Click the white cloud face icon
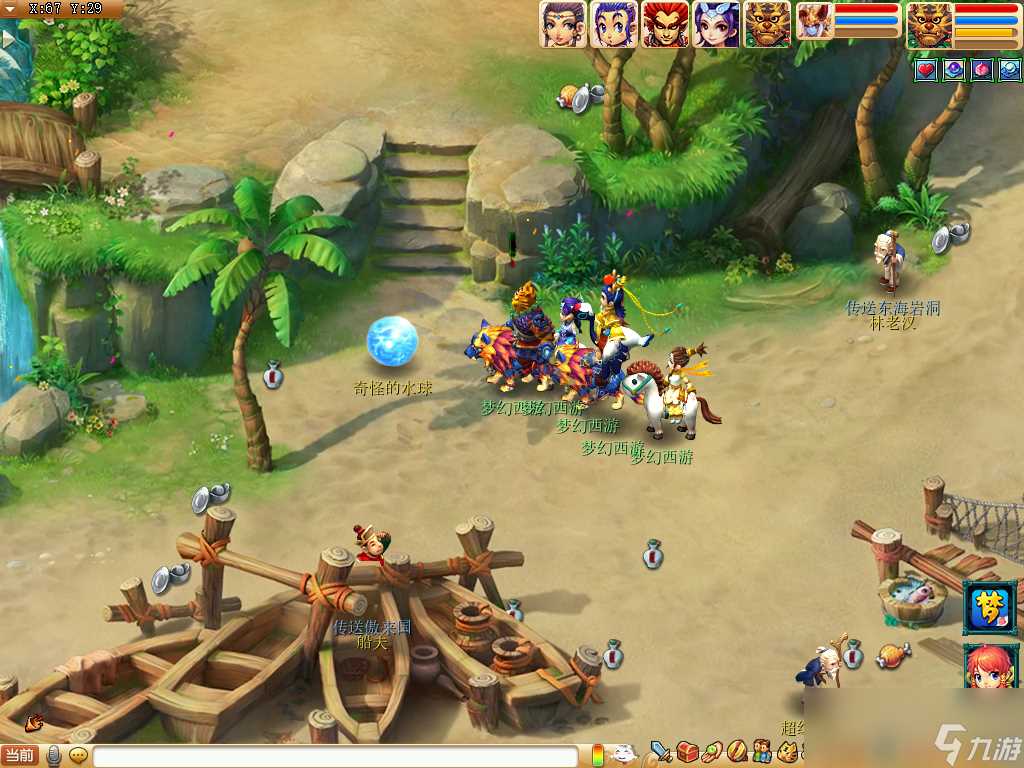The image size is (1024, 768). tap(625, 754)
